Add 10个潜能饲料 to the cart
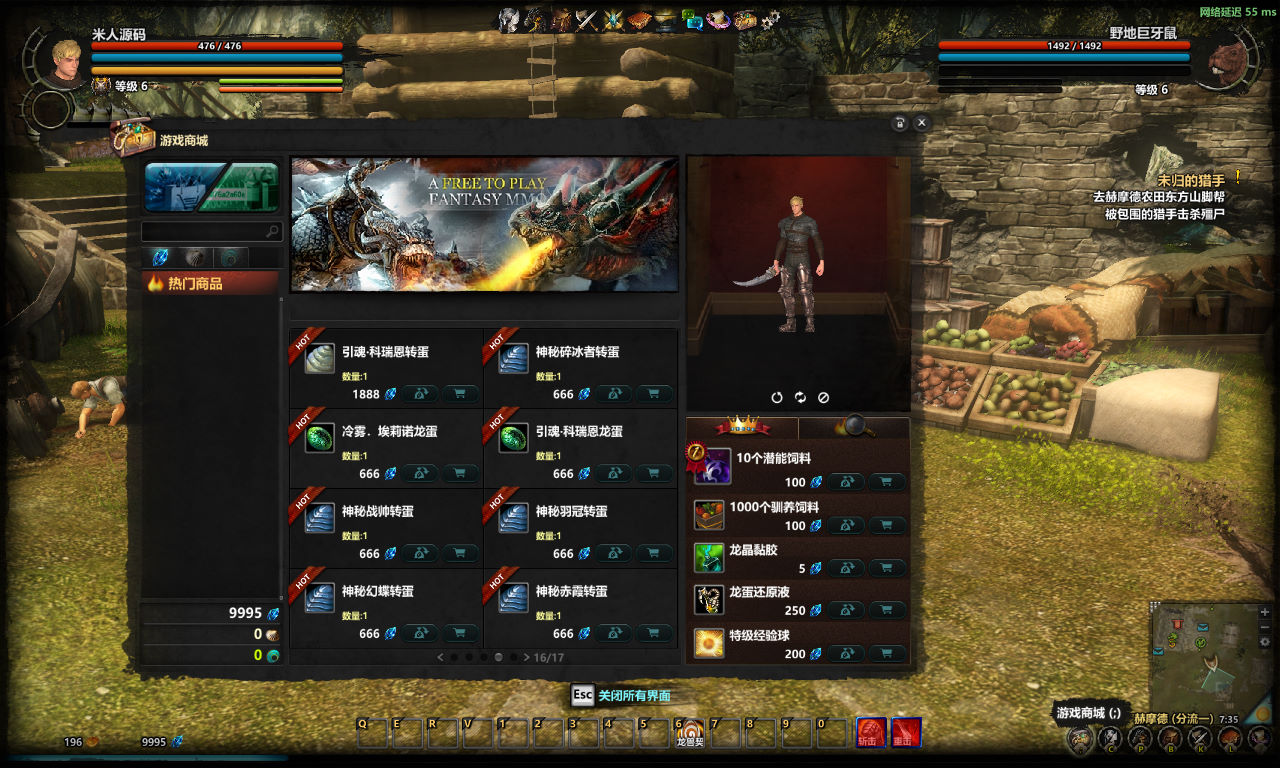Viewport: 1280px width, 768px height. (x=886, y=482)
